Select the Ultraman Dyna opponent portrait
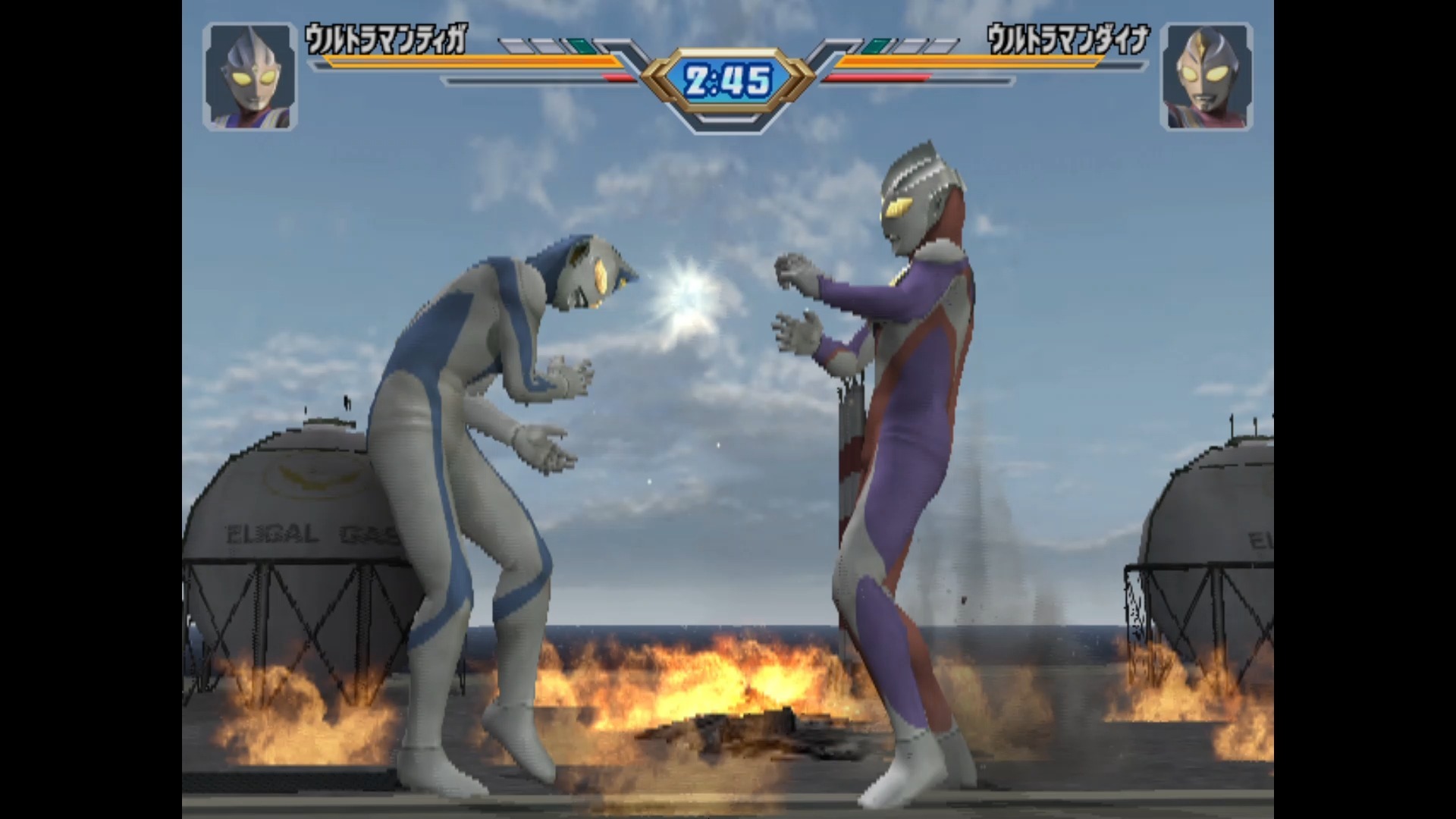1456x819 pixels. [1206, 77]
